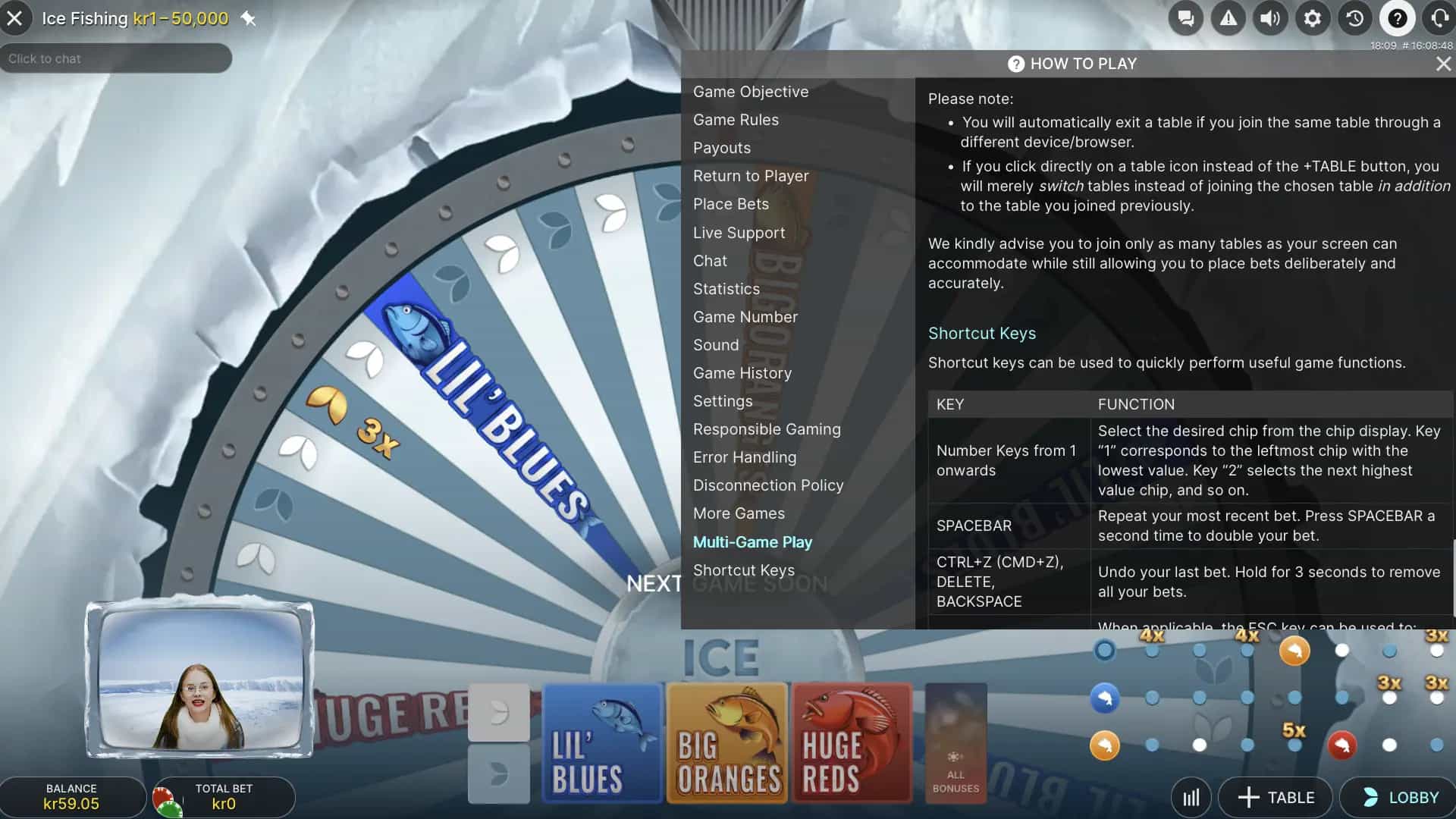Toggle the chat message panel
The width and height of the screenshot is (1456, 819).
click(x=1185, y=18)
